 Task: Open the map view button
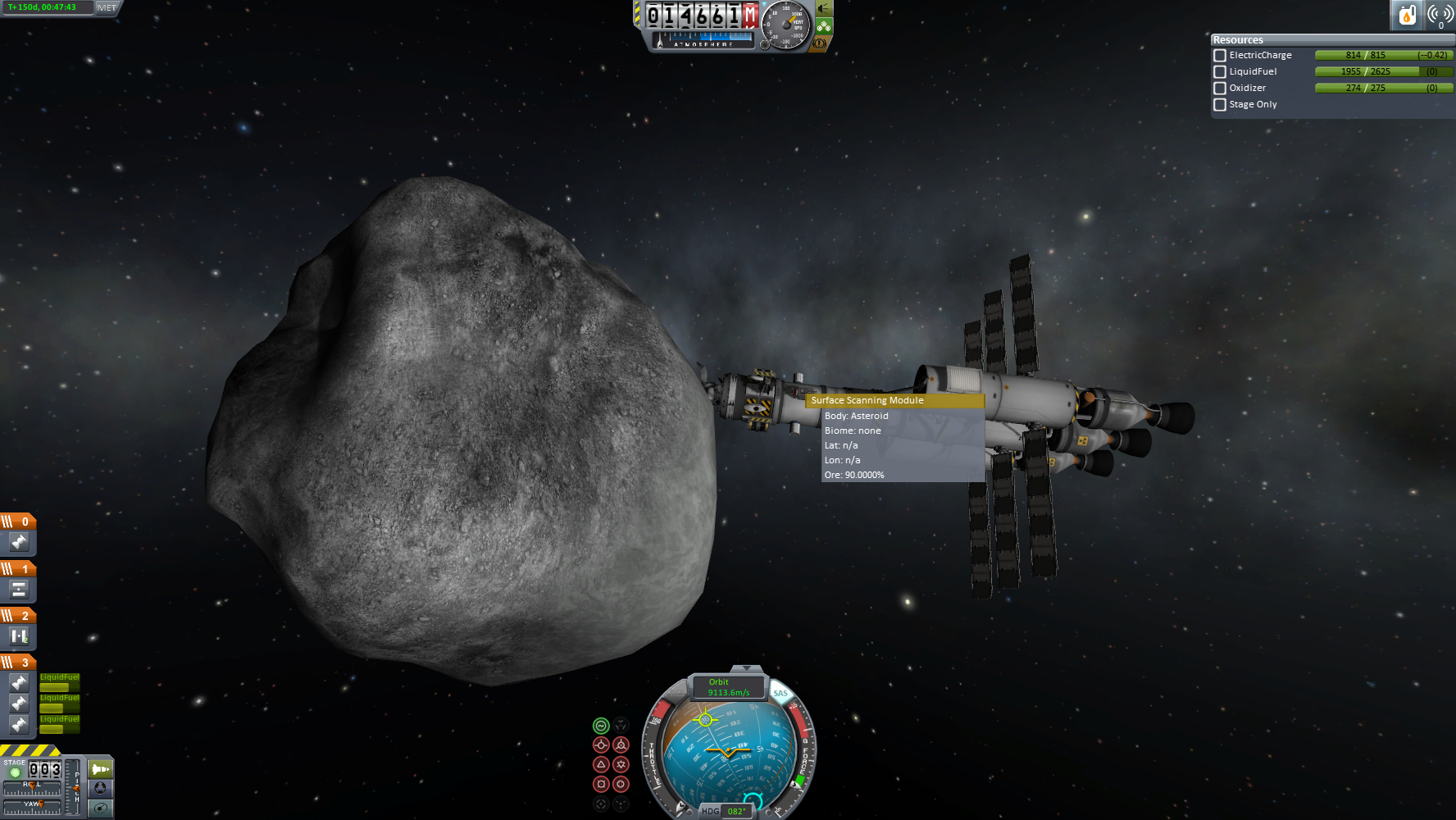pyautogui.click(x=100, y=808)
